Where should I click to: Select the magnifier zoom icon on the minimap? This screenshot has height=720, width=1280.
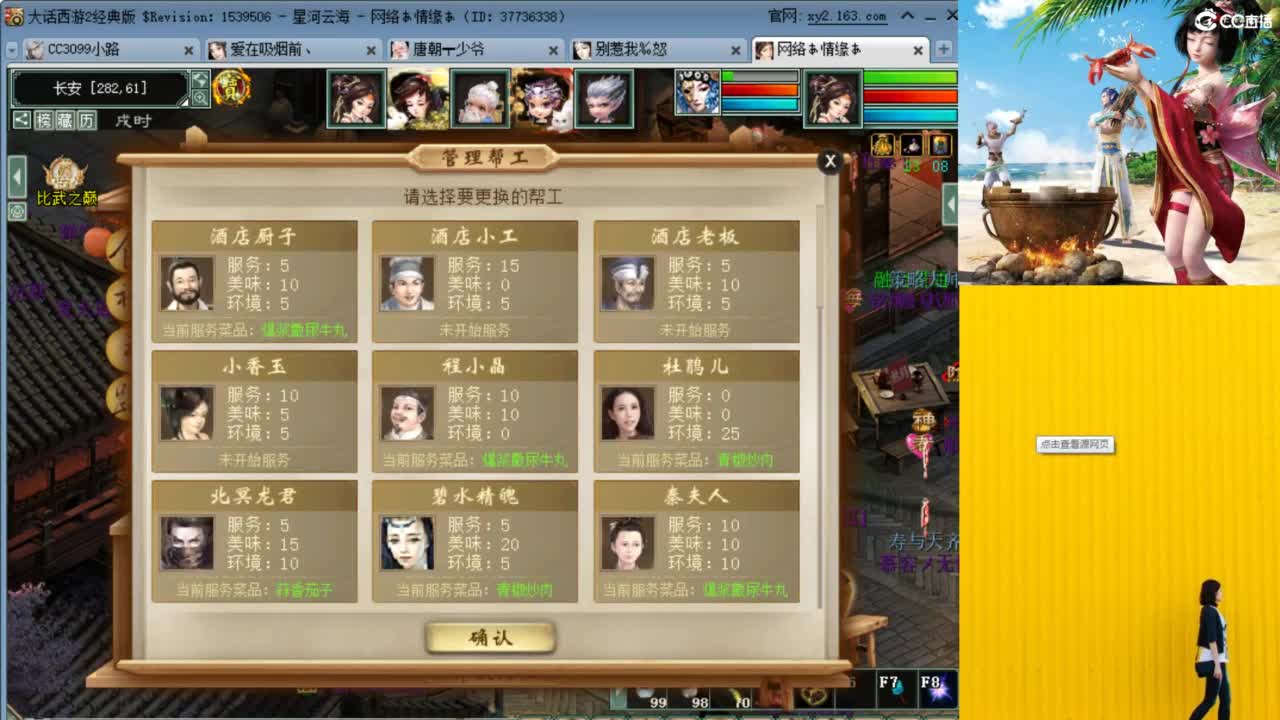coord(198,96)
